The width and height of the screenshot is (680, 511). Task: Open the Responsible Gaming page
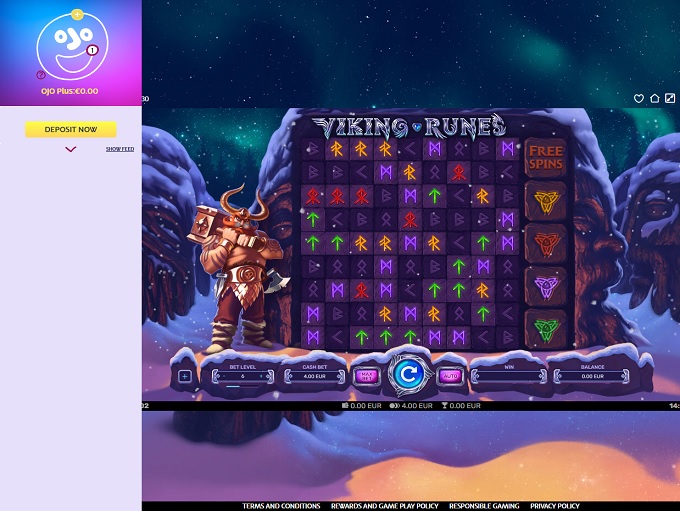coord(485,506)
